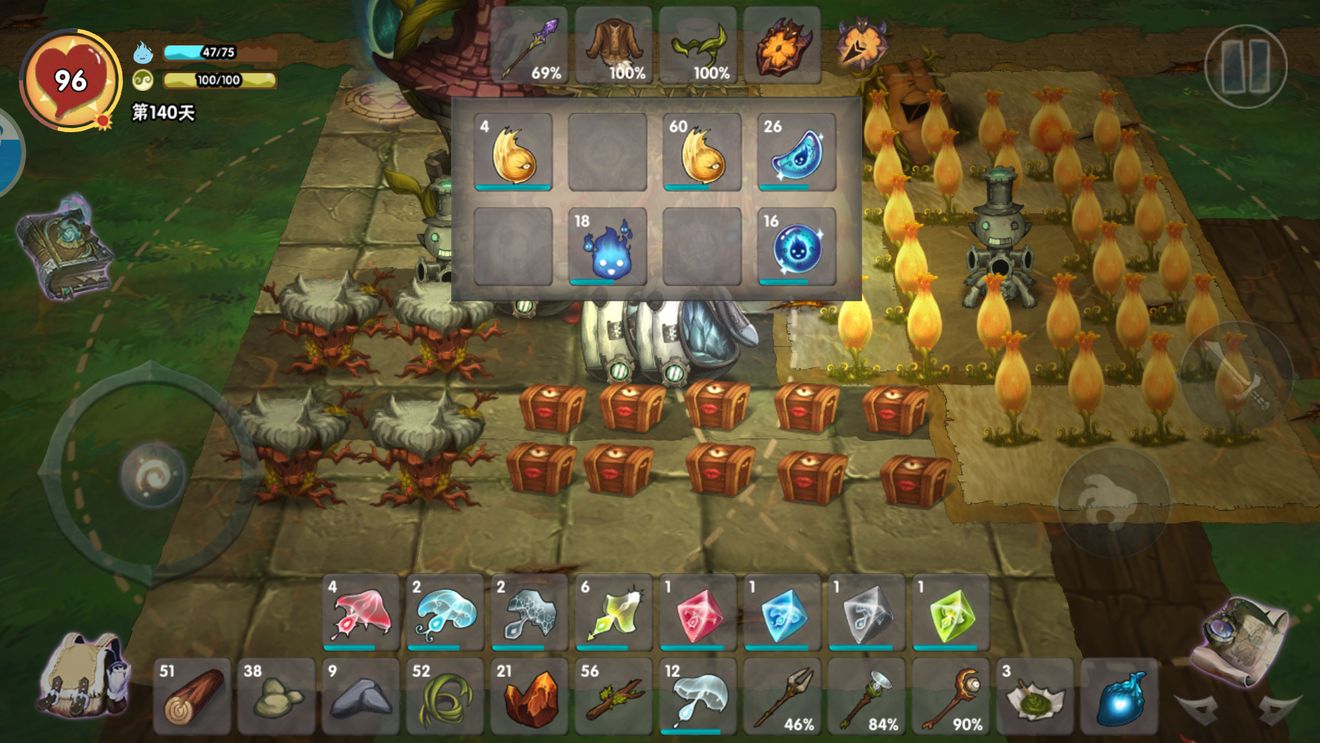The height and width of the screenshot is (743, 1320).
Task: Choose the orange crystal ore slot
Action: (x=528, y=696)
